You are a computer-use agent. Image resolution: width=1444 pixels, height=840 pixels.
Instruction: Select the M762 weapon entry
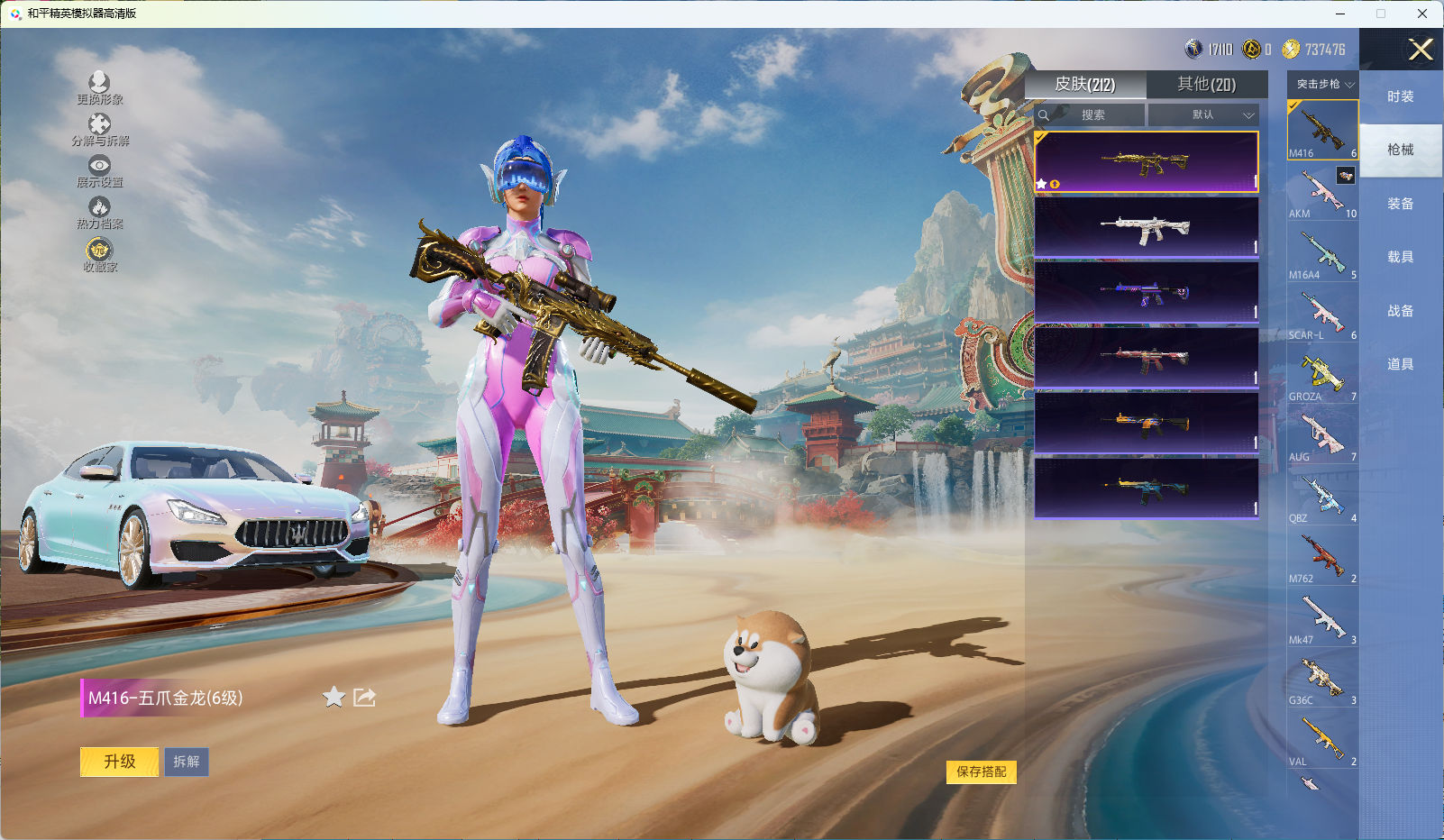[x=1322, y=559]
